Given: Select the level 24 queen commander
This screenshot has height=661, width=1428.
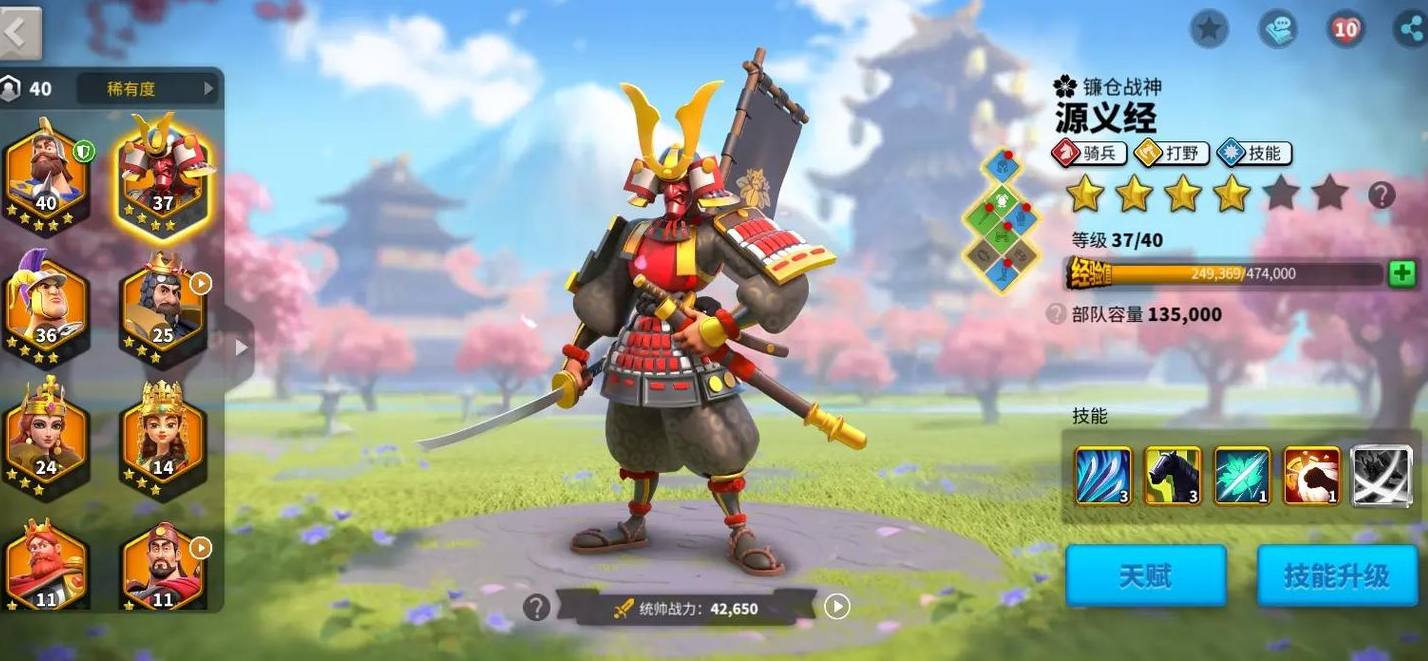Looking at the screenshot, I should pos(47,436).
